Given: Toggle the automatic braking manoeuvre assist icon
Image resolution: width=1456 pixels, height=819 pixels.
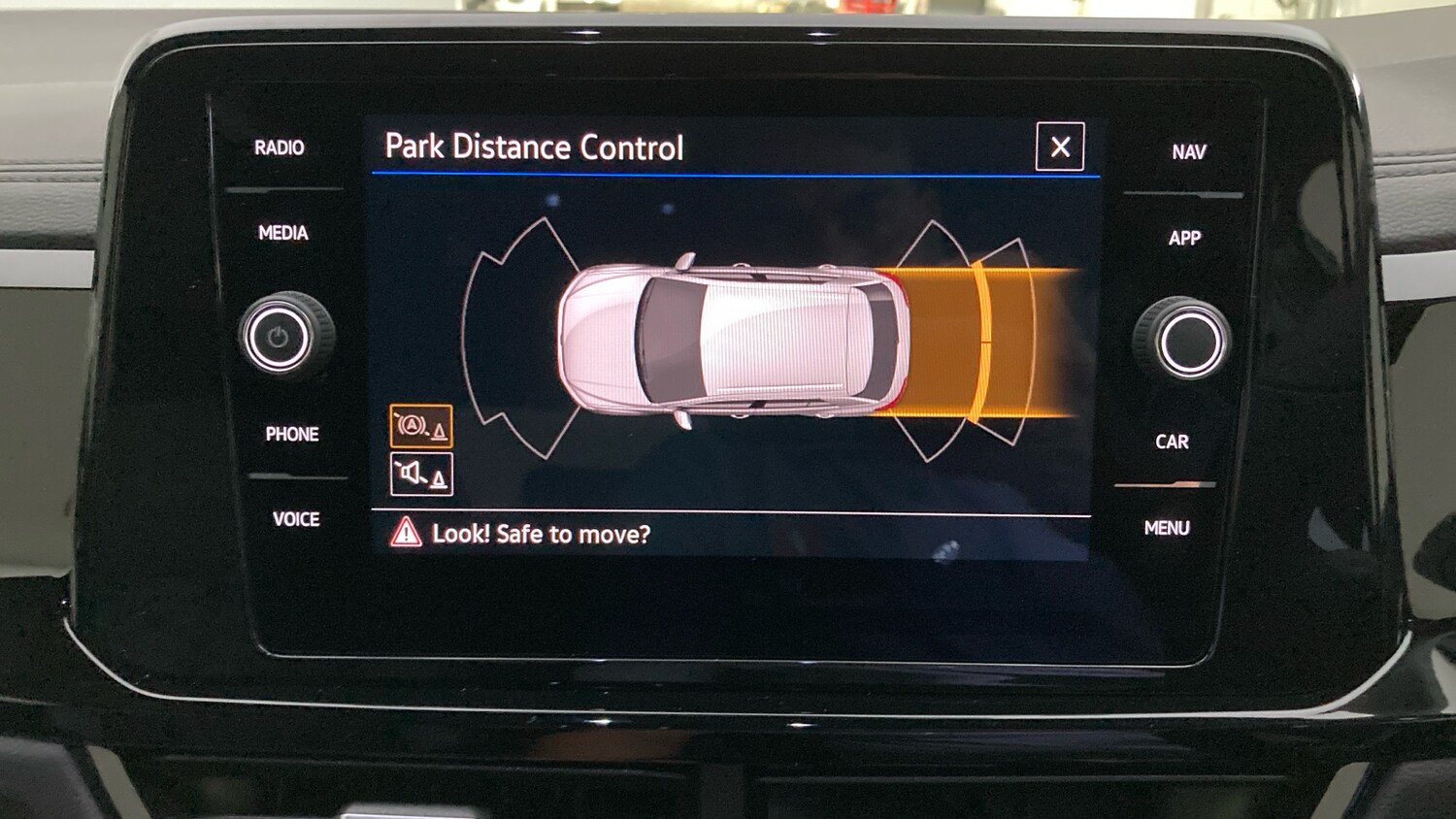Looking at the screenshot, I should point(421,426).
